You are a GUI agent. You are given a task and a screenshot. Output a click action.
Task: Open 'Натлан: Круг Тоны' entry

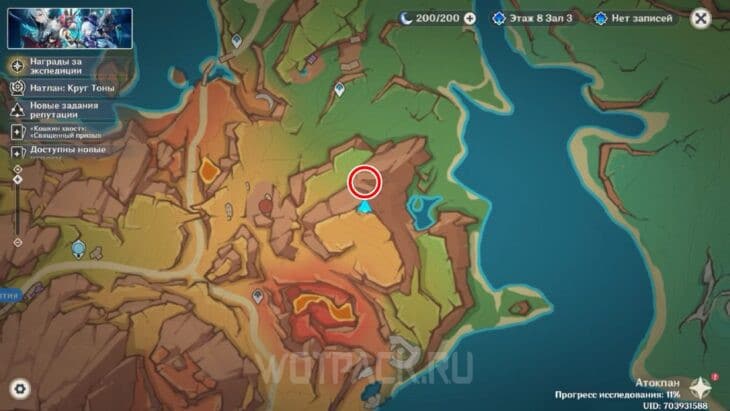point(67,88)
